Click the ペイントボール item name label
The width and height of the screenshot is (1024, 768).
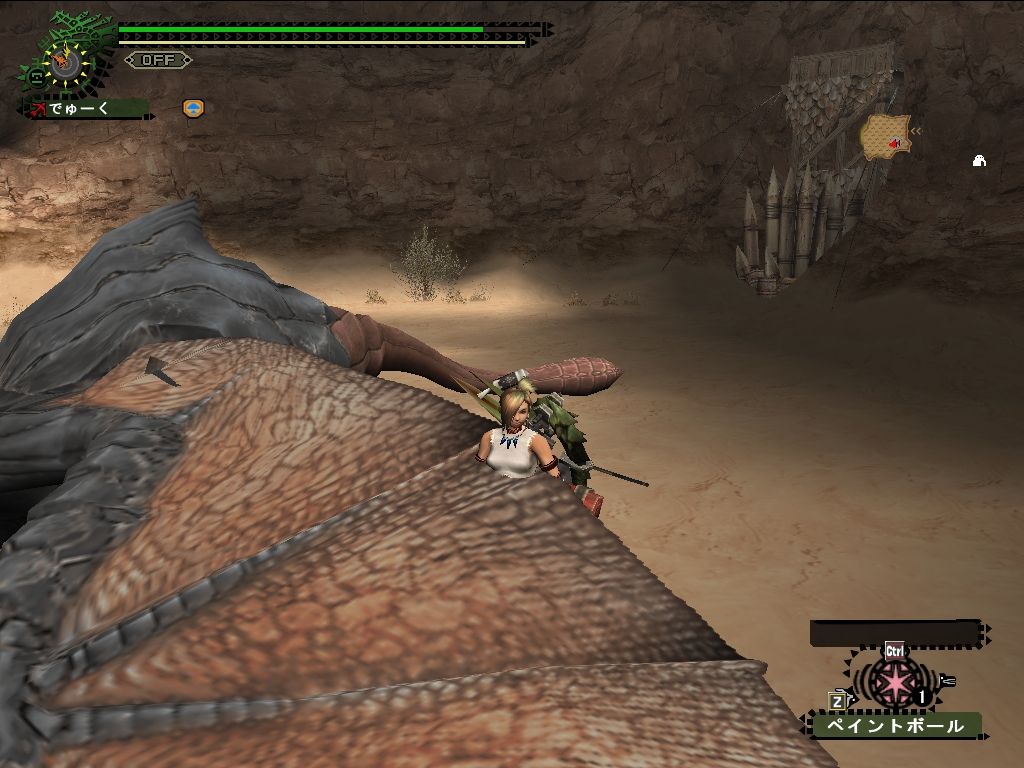(x=895, y=726)
